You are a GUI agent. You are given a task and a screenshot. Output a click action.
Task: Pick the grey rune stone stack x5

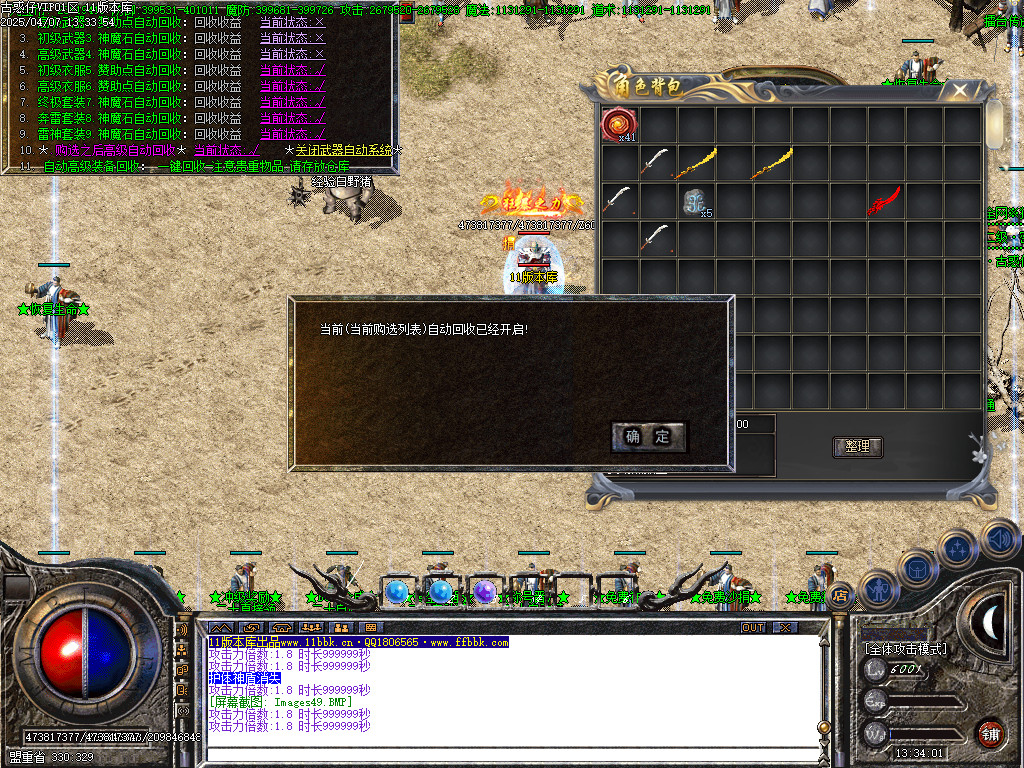(696, 202)
